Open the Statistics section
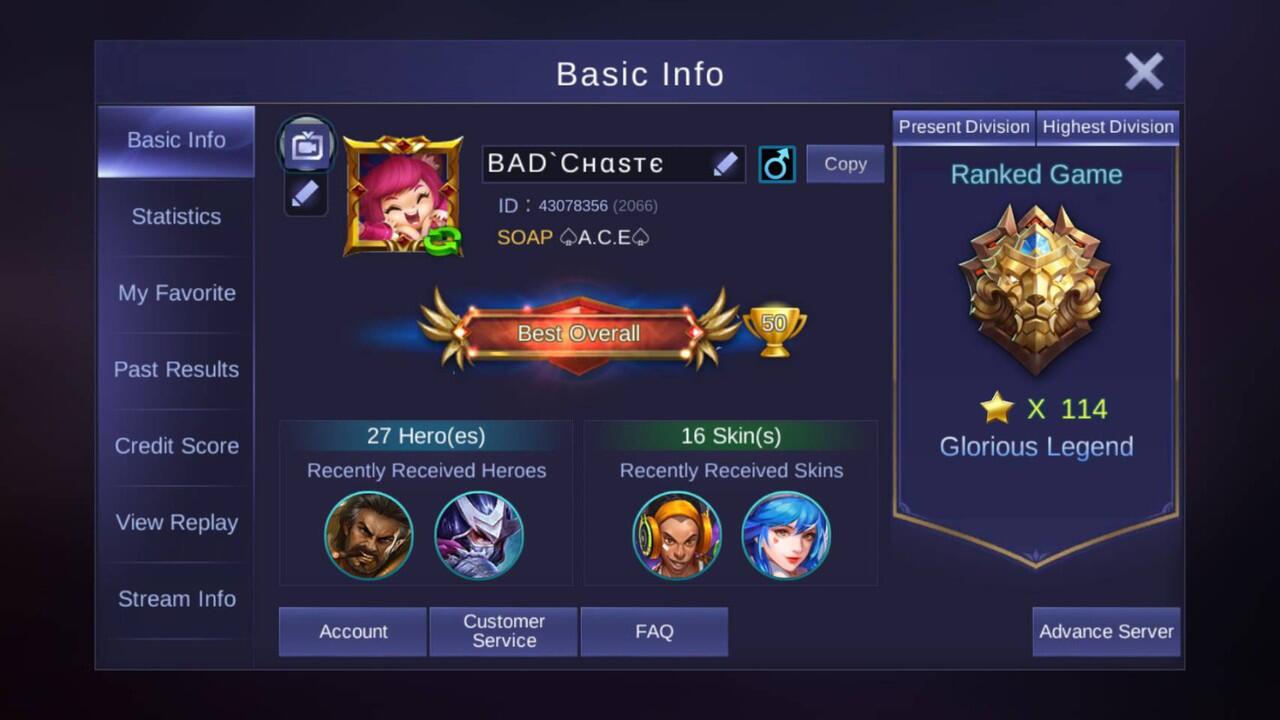 pyautogui.click(x=176, y=216)
